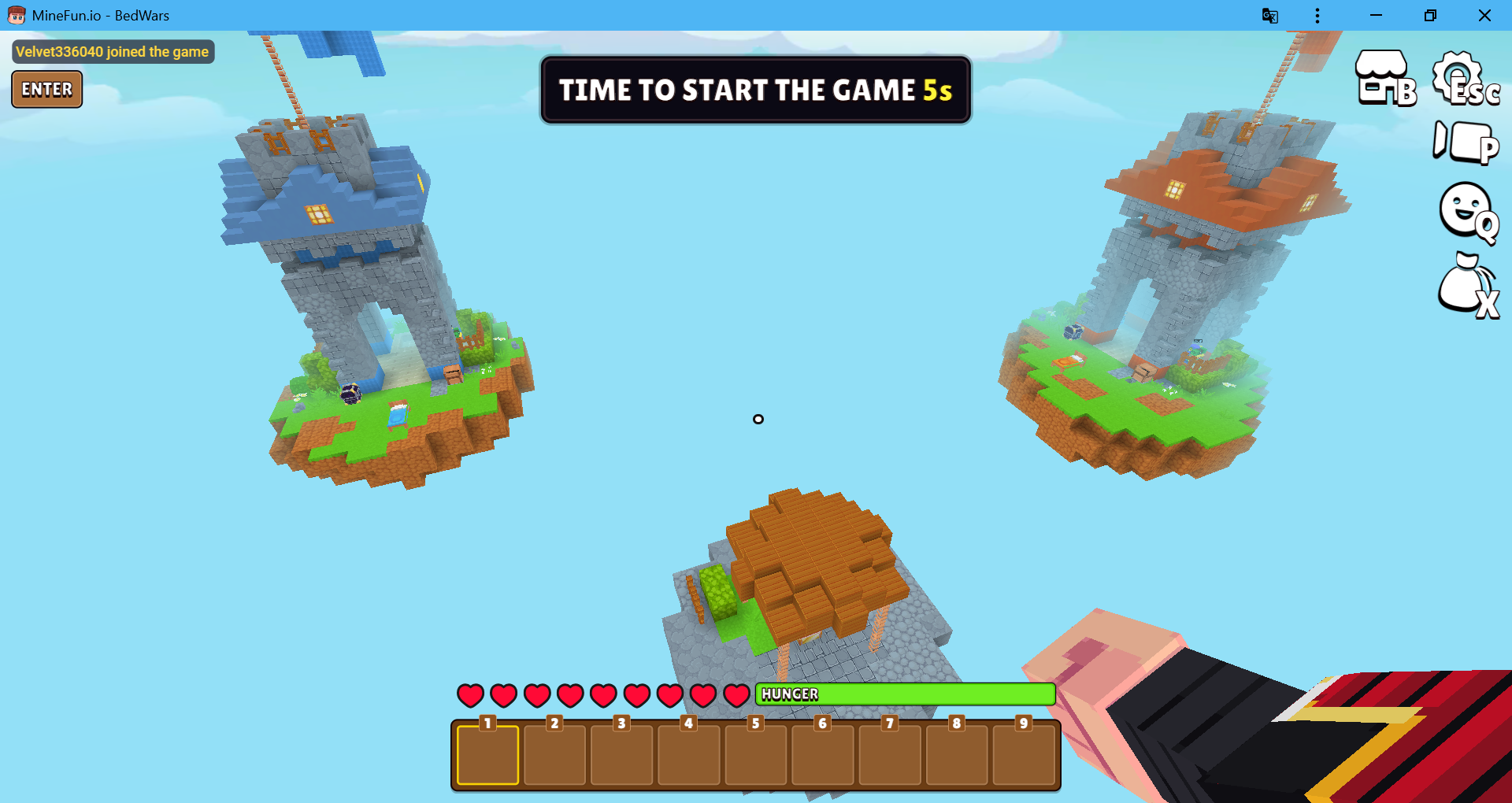This screenshot has height=803, width=1512.
Task: Choose hotbar slot 9
Action: point(1023,756)
